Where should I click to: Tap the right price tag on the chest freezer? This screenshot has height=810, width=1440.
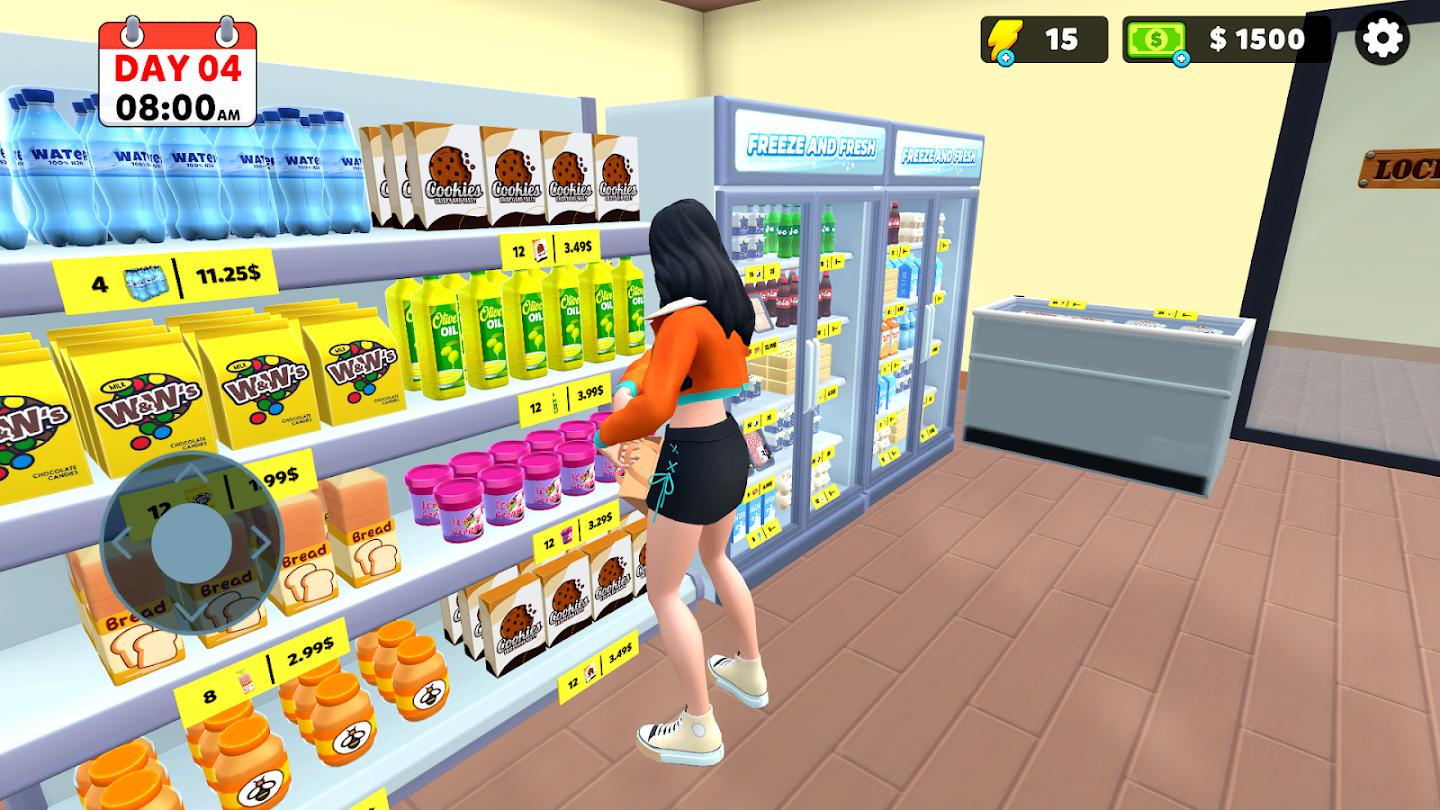coord(1175,315)
